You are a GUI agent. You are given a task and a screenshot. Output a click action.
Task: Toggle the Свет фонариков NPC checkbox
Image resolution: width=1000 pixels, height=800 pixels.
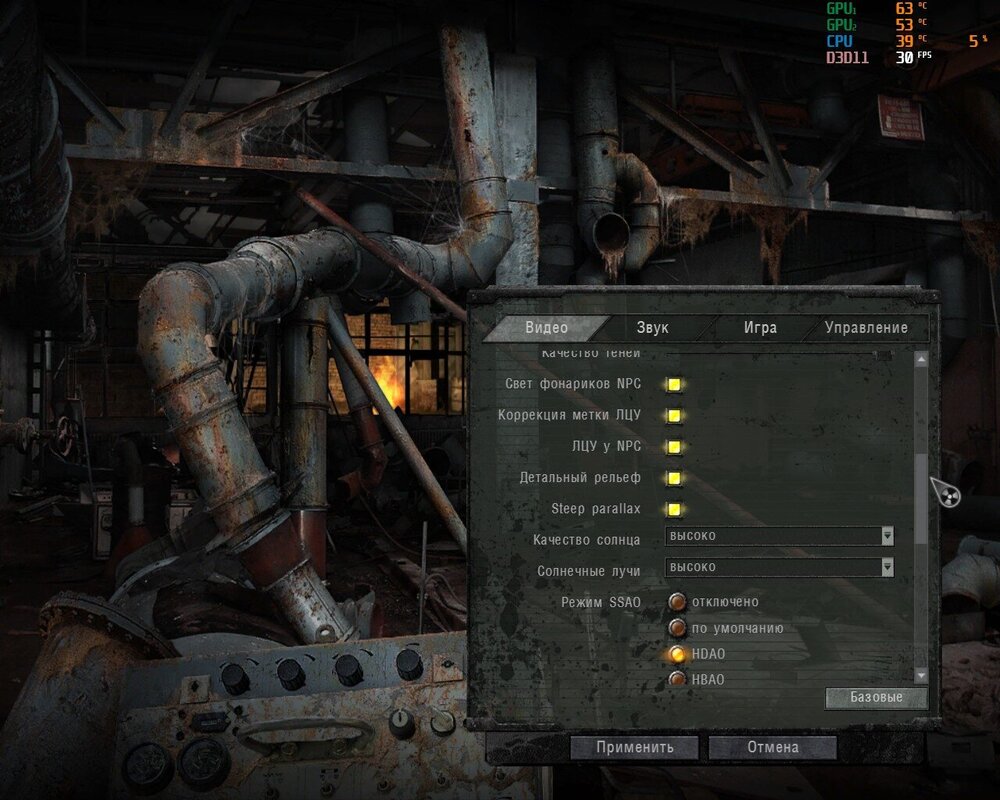(675, 385)
